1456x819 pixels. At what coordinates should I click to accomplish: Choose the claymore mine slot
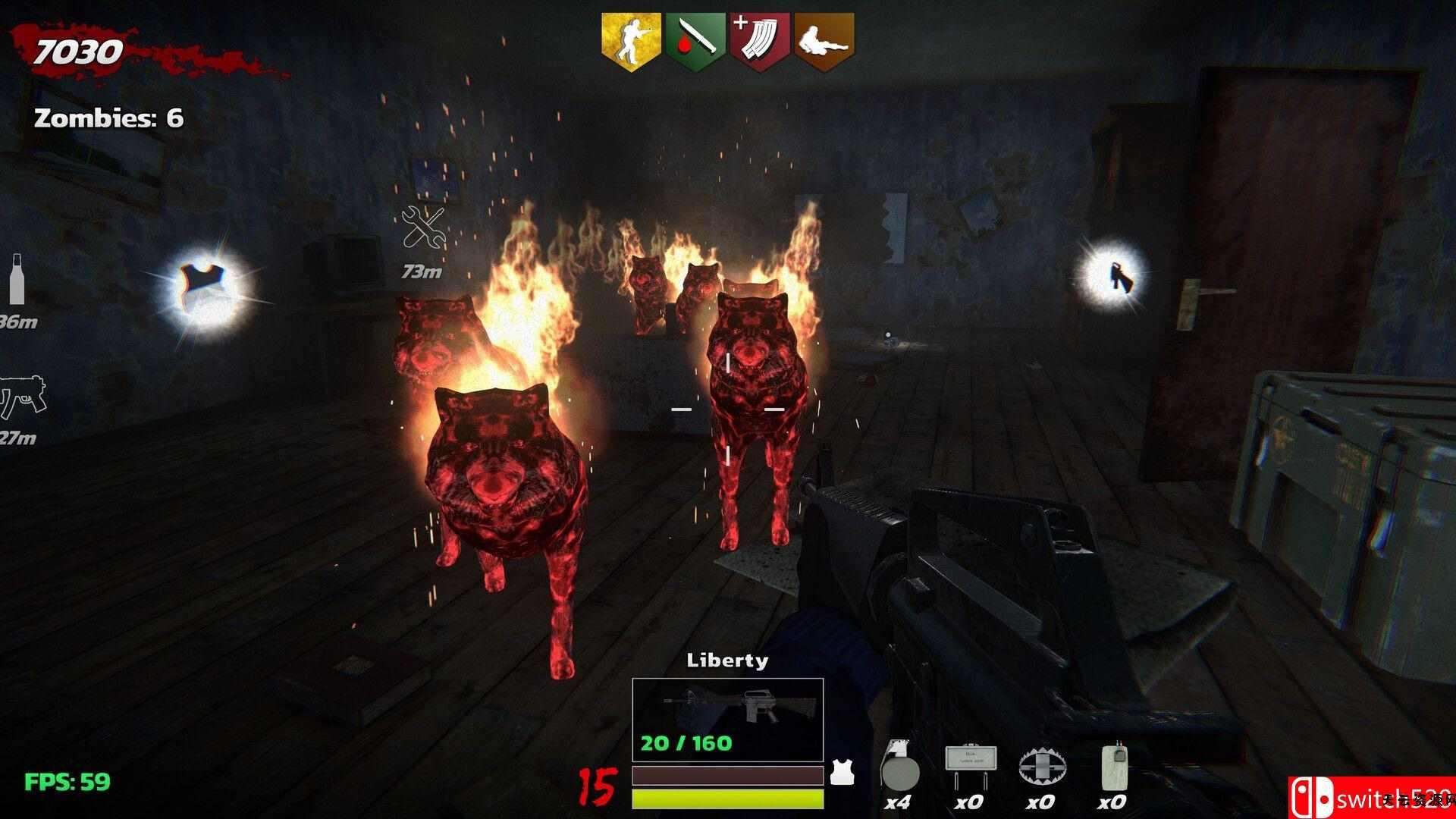point(971,769)
